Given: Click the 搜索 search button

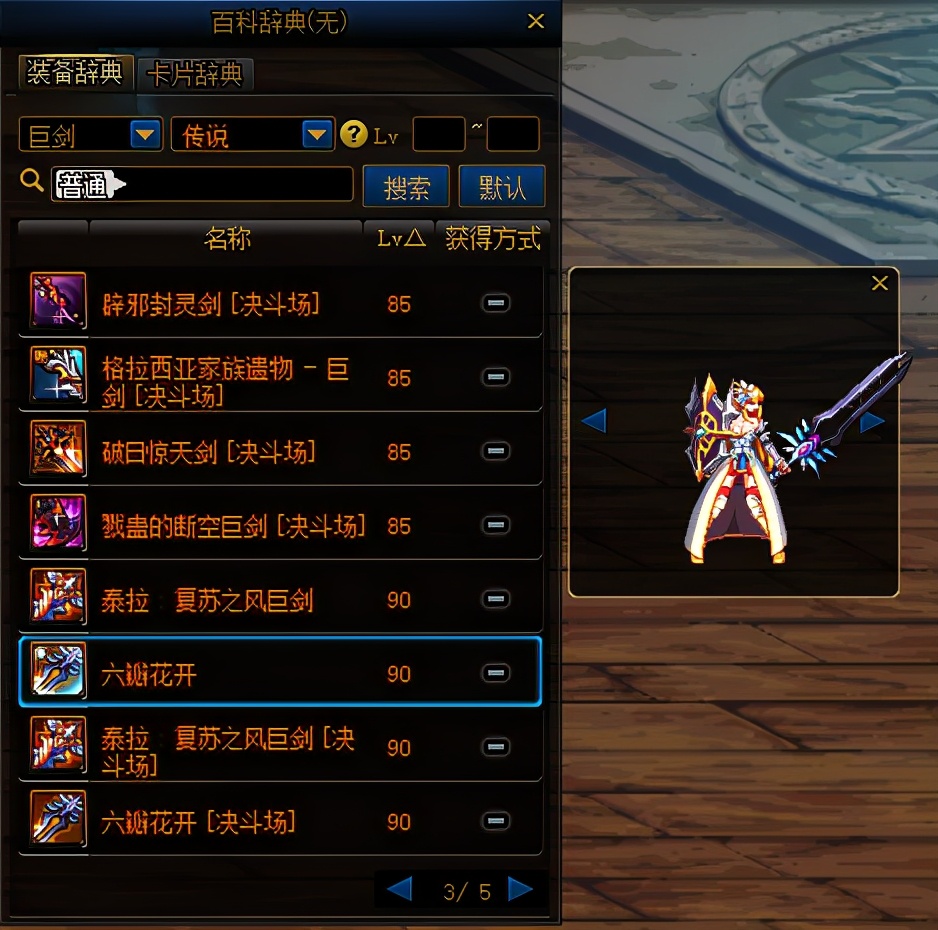Looking at the screenshot, I should [407, 187].
